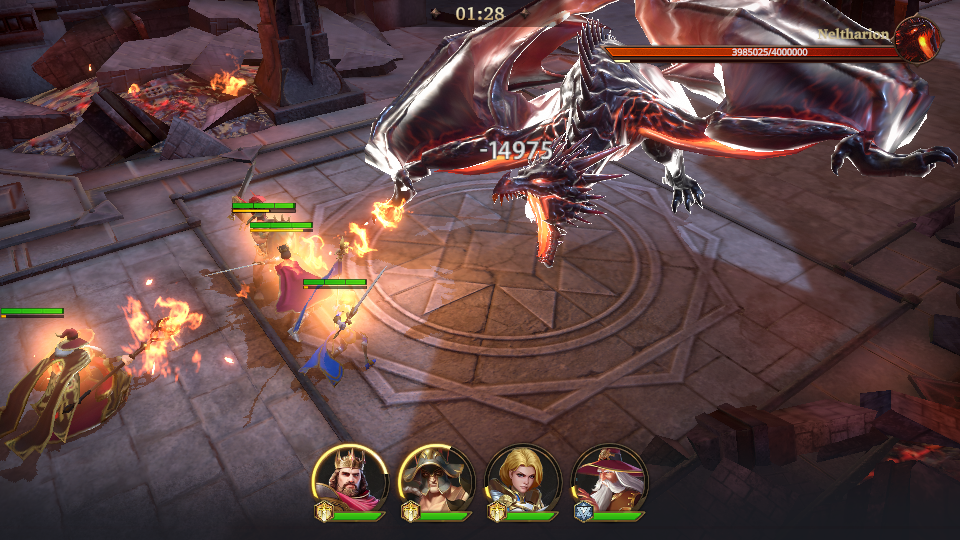Click Neltharion's boss portrait icon
The height and width of the screenshot is (540, 960).
point(917,40)
